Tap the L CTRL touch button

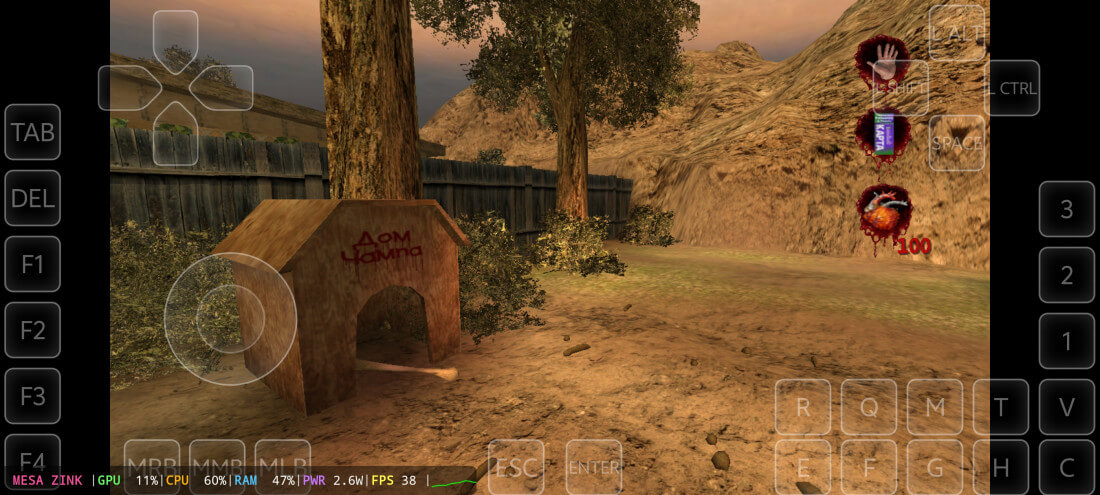point(1012,88)
